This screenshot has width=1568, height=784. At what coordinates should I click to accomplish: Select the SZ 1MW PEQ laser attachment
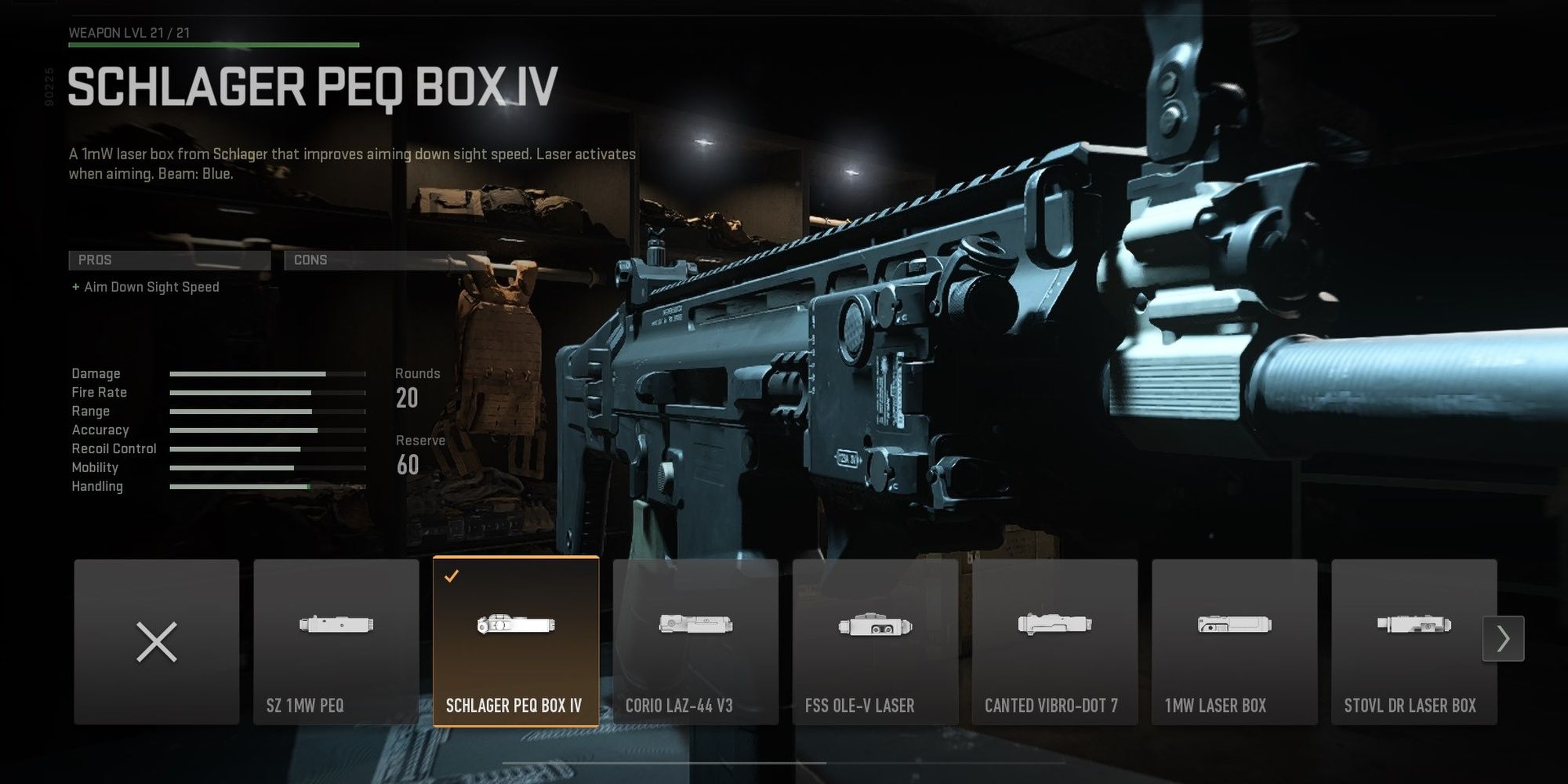(x=337, y=643)
